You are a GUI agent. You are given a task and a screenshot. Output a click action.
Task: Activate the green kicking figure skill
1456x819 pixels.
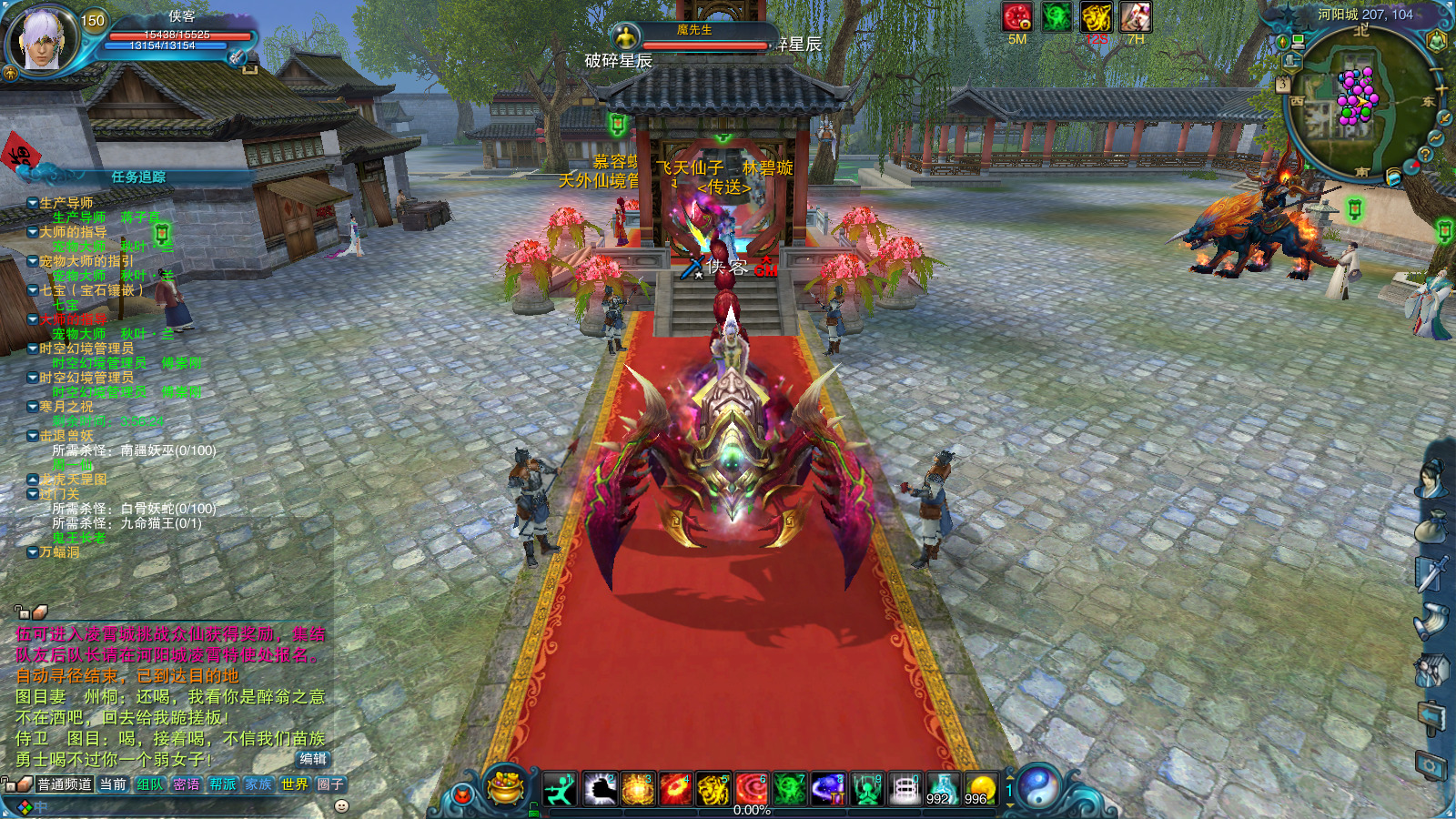tap(560, 788)
